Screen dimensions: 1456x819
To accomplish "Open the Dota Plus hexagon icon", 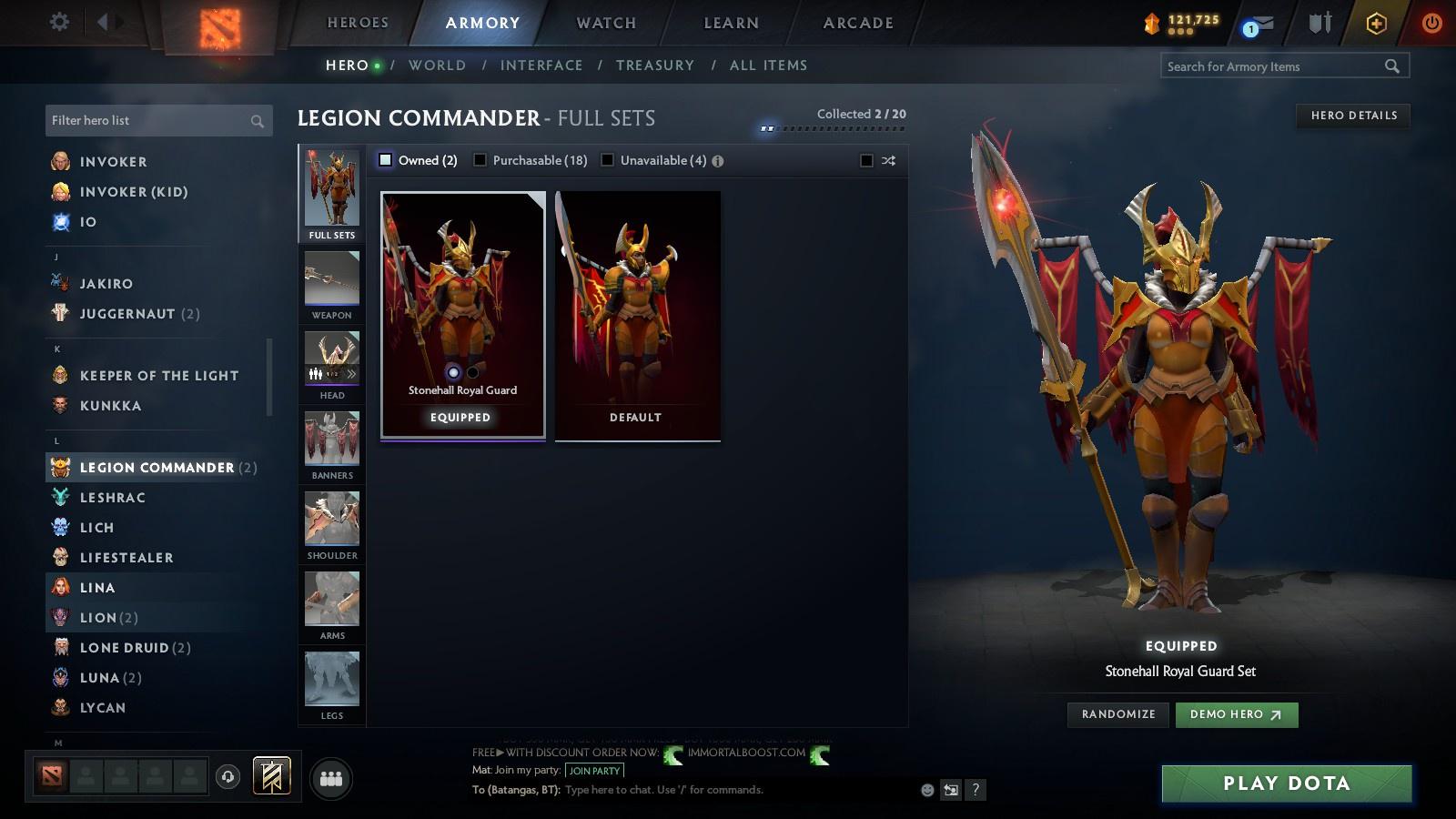I will coord(1376,23).
